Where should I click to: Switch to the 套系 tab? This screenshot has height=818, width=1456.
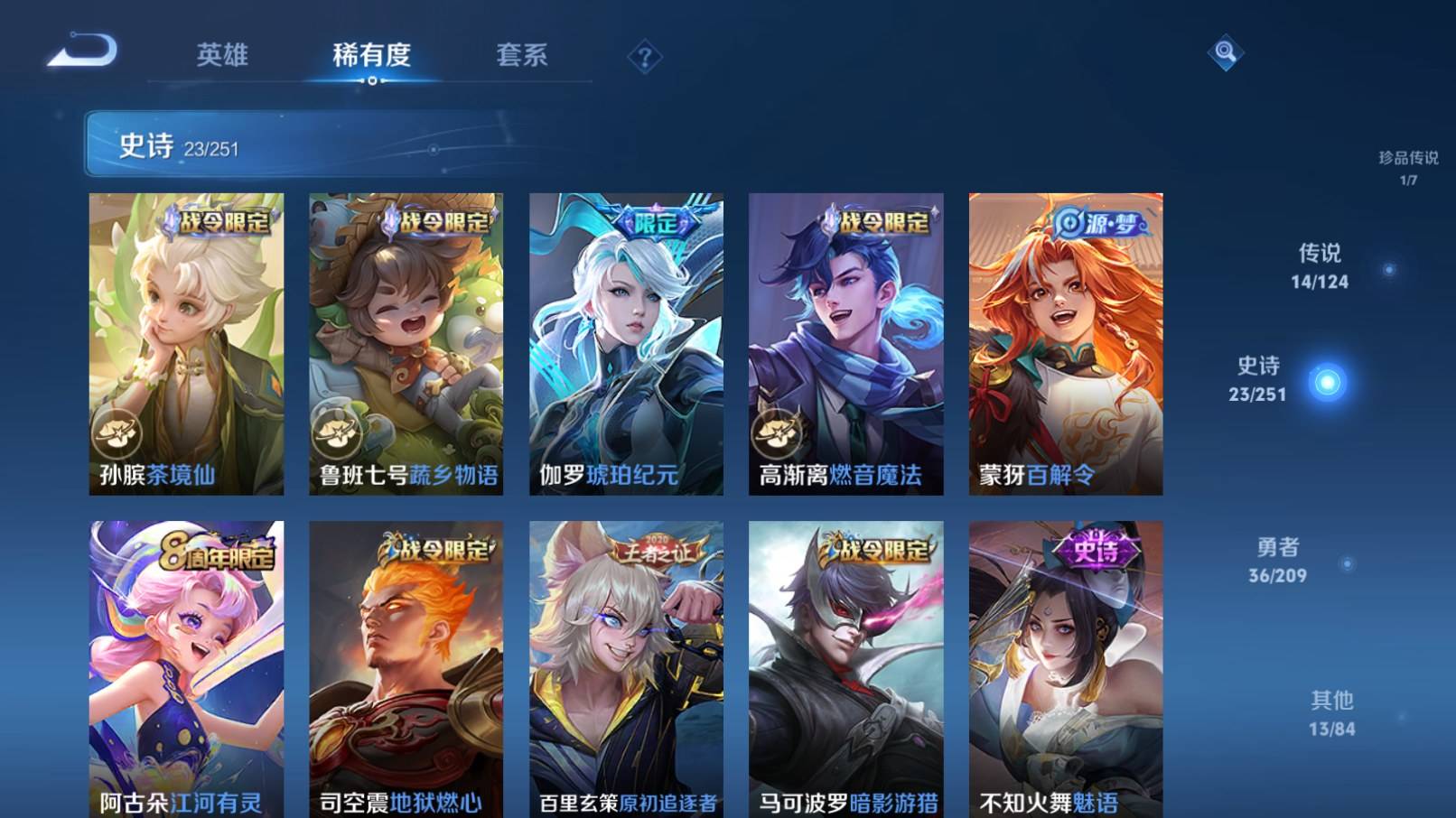click(x=522, y=56)
